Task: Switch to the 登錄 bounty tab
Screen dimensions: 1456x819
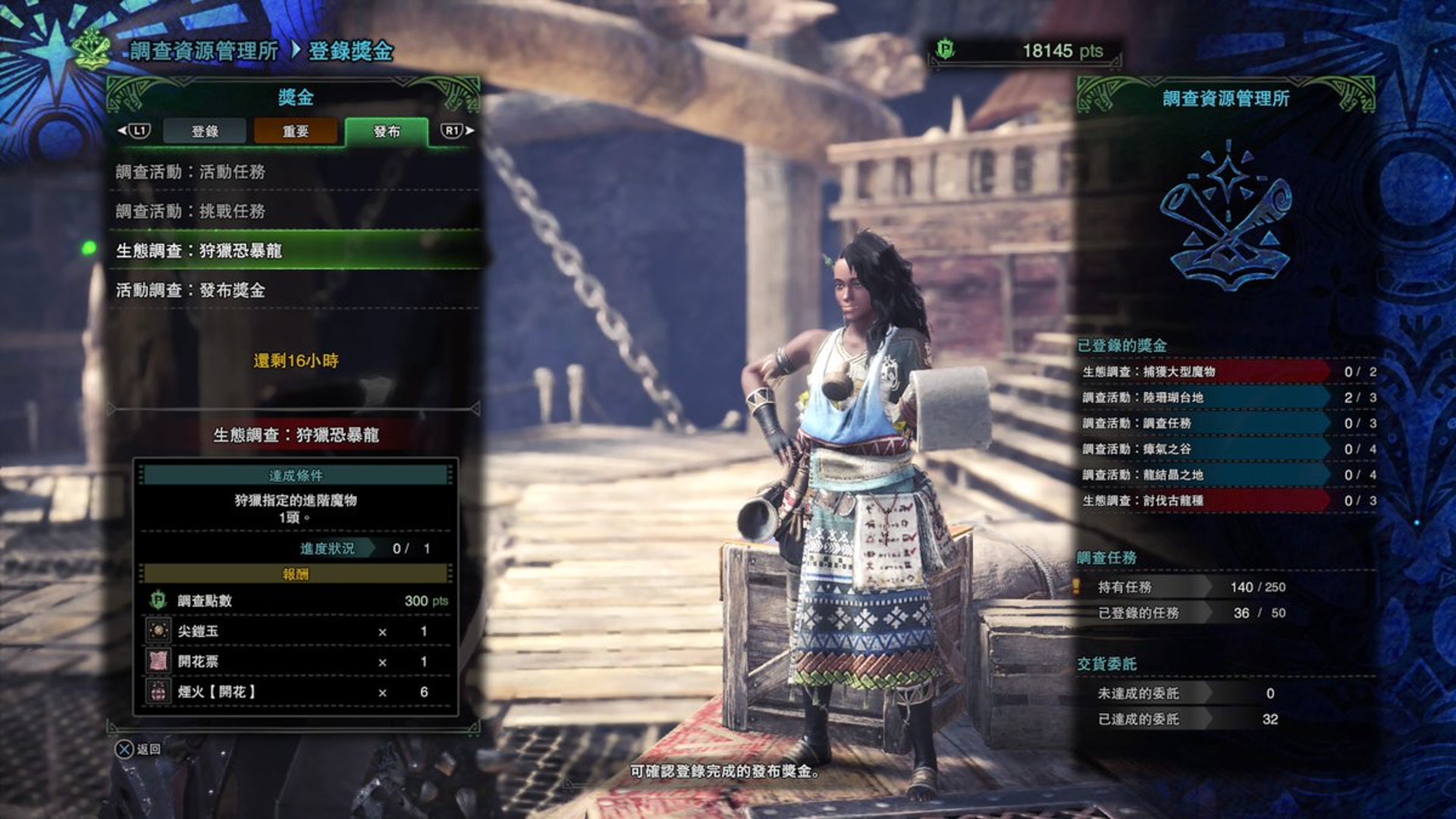Action: click(x=205, y=131)
